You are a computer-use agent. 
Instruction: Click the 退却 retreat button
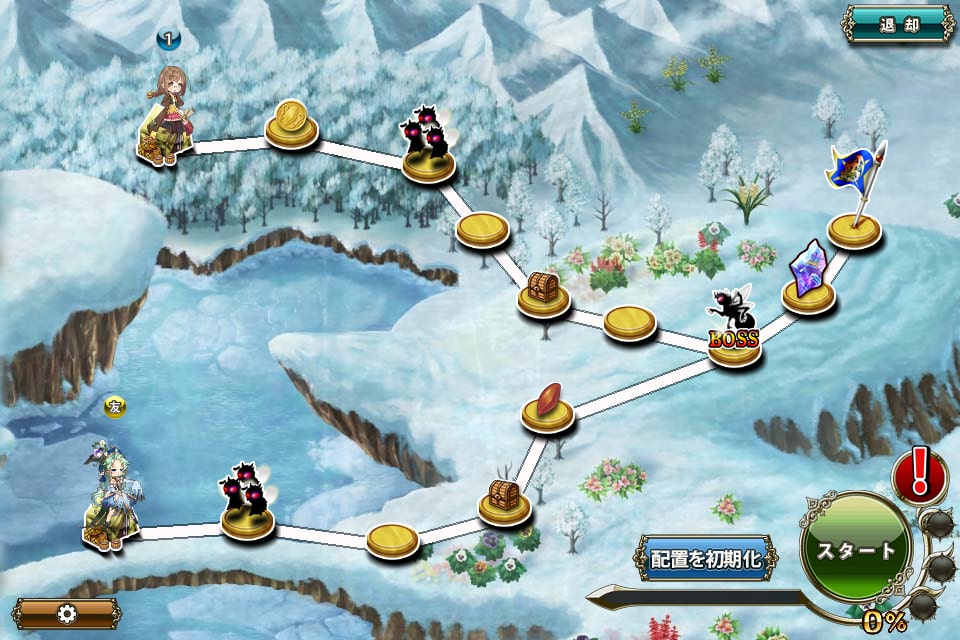tap(898, 25)
